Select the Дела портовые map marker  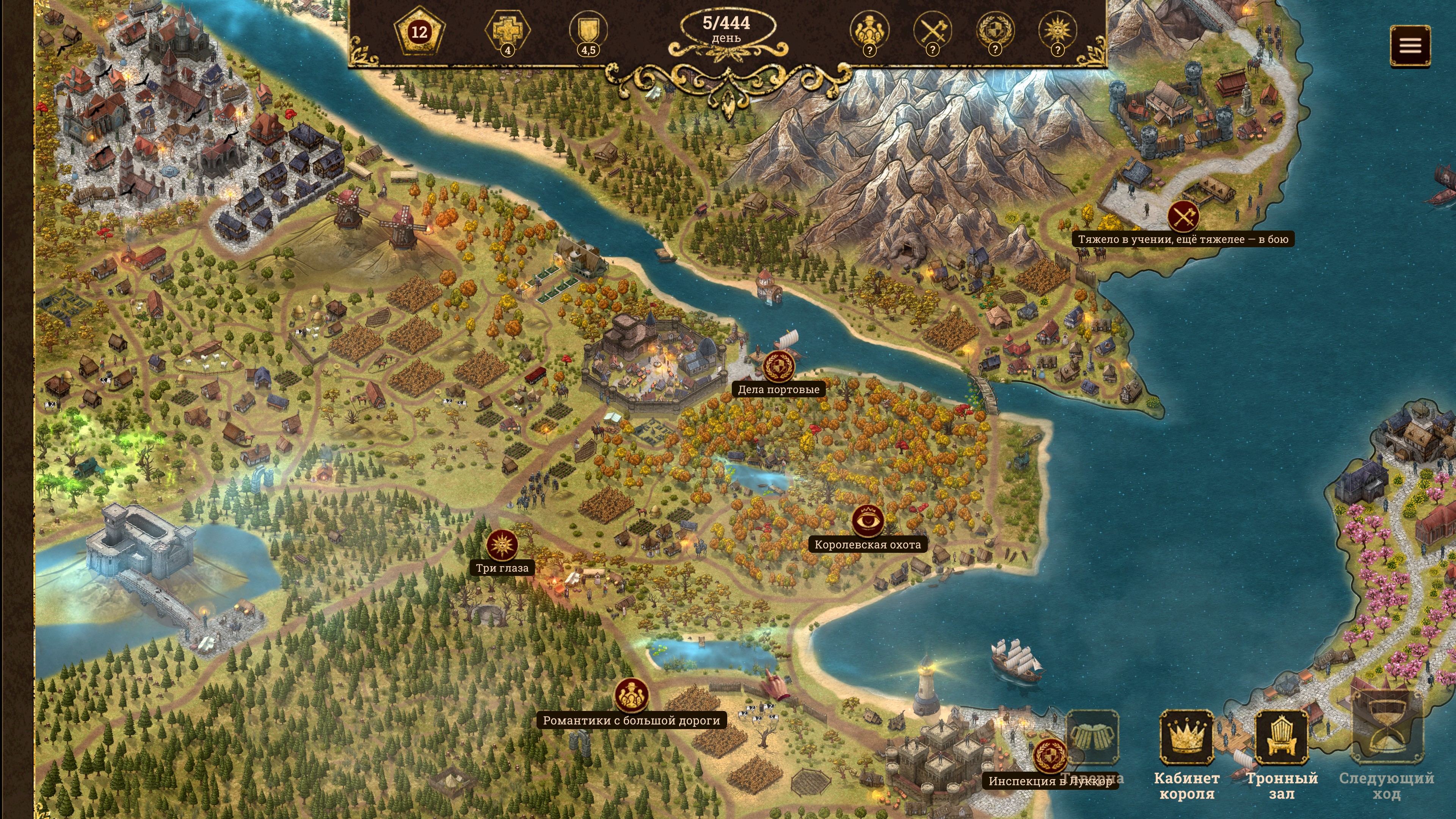[x=779, y=367]
